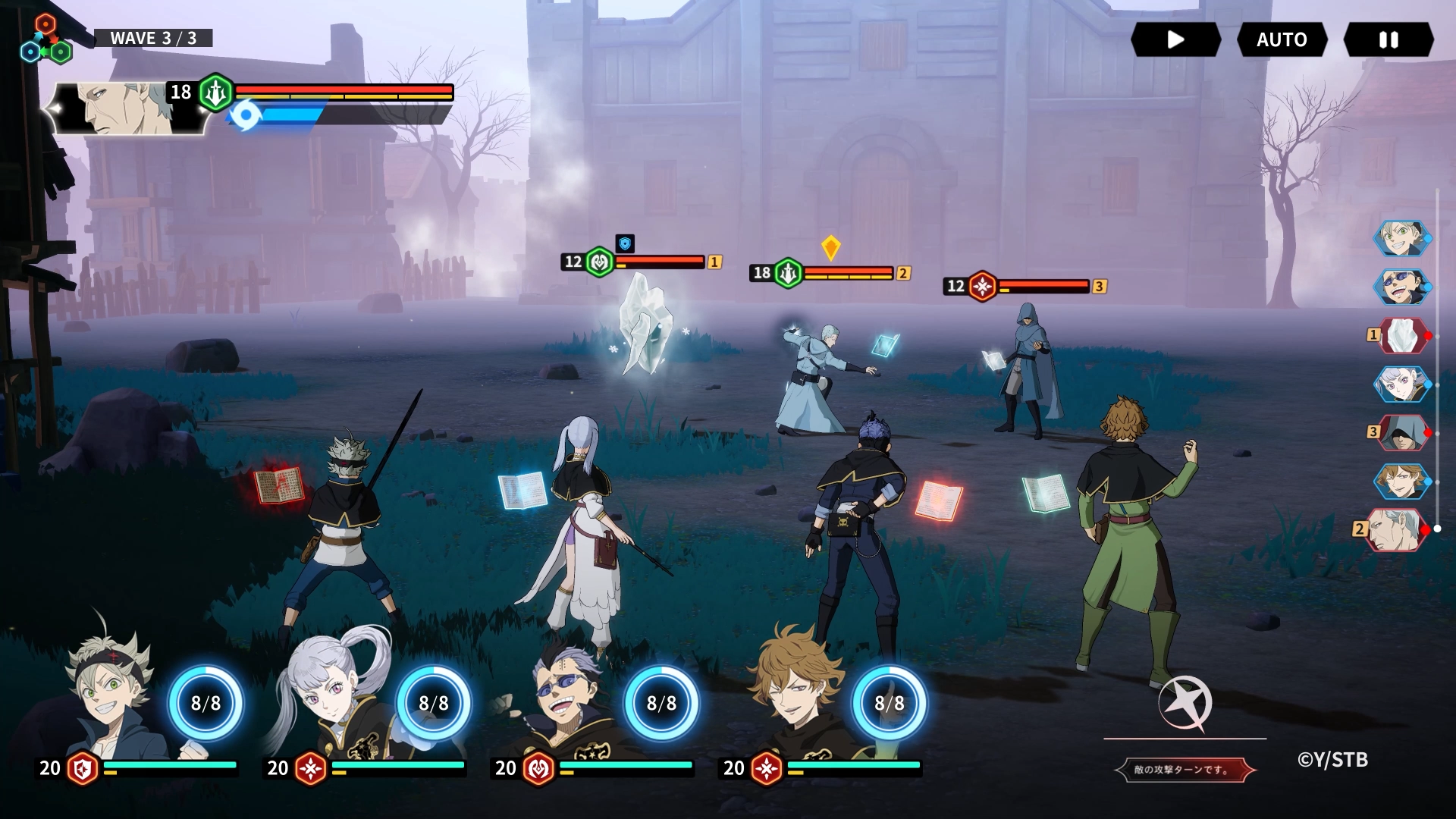Screen dimensions: 1456x819
Task: Pause the battle
Action: [1388, 39]
